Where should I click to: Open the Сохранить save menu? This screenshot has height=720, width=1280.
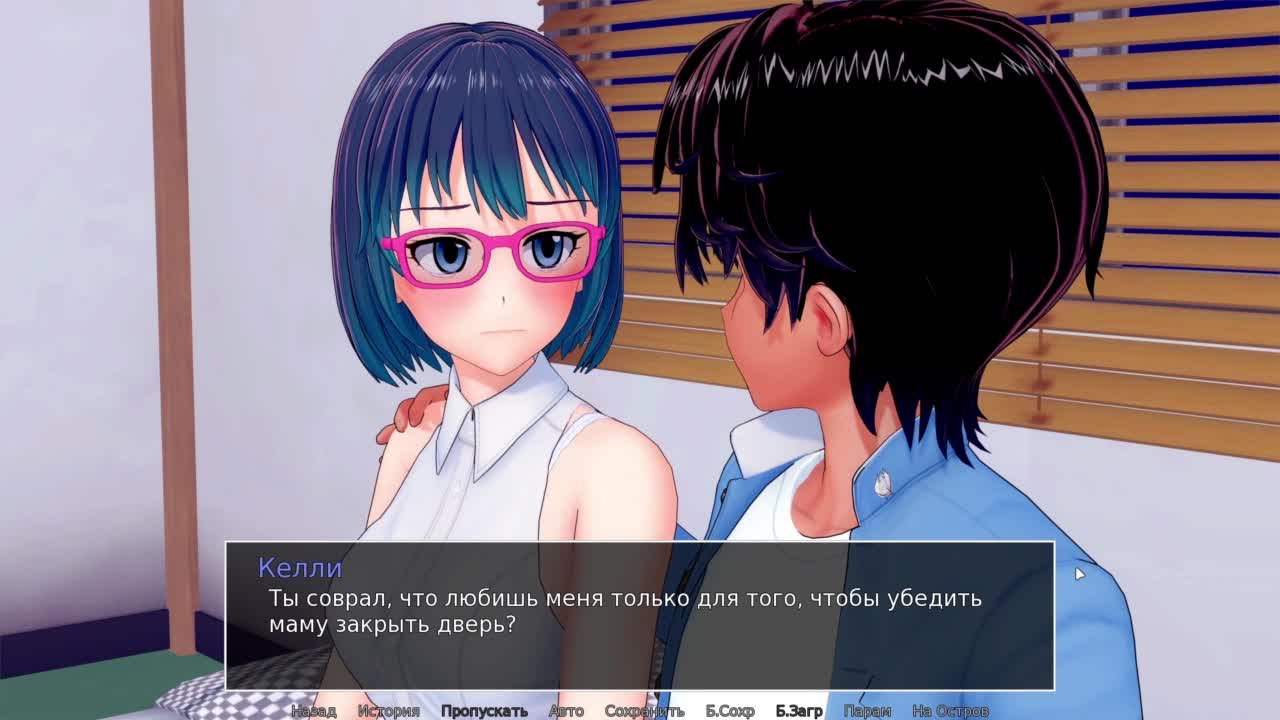coord(644,711)
